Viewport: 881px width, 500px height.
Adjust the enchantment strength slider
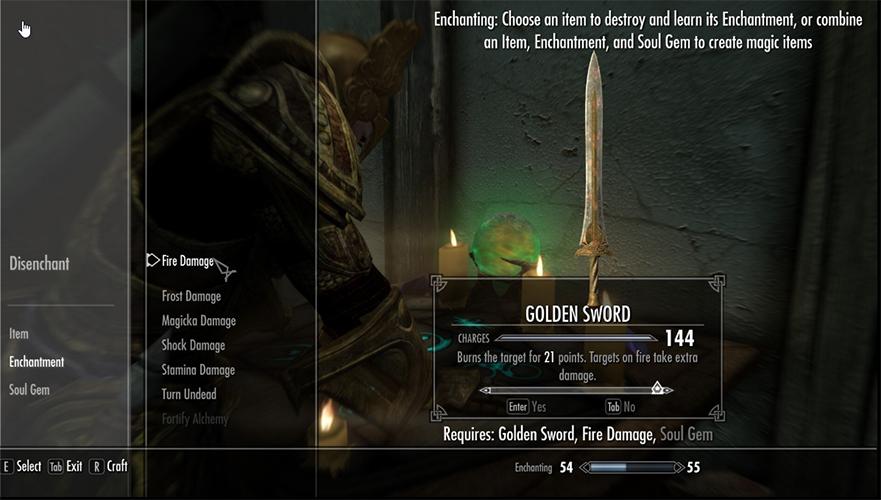tap(657, 388)
